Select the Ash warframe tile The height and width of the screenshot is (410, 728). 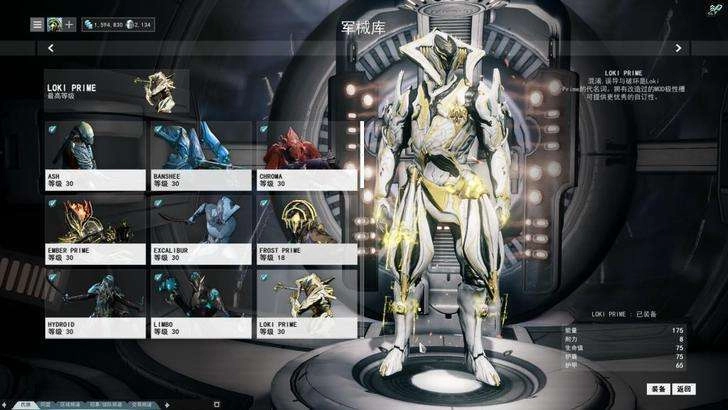95,155
